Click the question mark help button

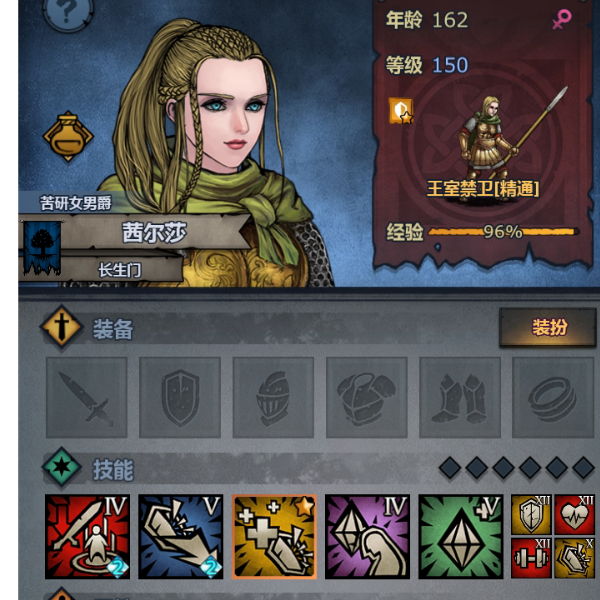pyautogui.click(x=69, y=12)
